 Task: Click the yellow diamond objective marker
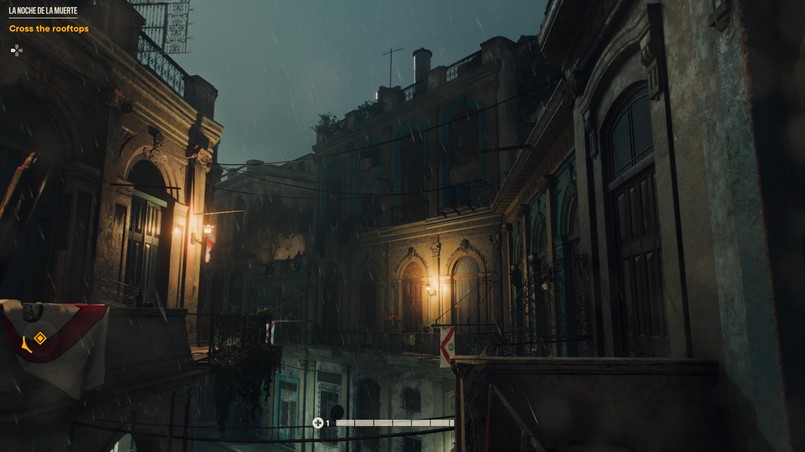(40, 339)
